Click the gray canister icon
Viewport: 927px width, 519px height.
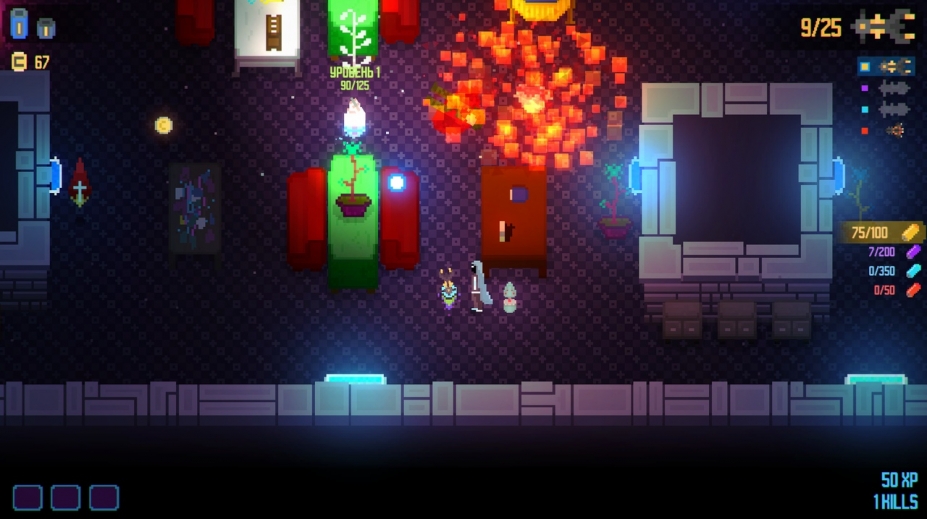point(46,27)
